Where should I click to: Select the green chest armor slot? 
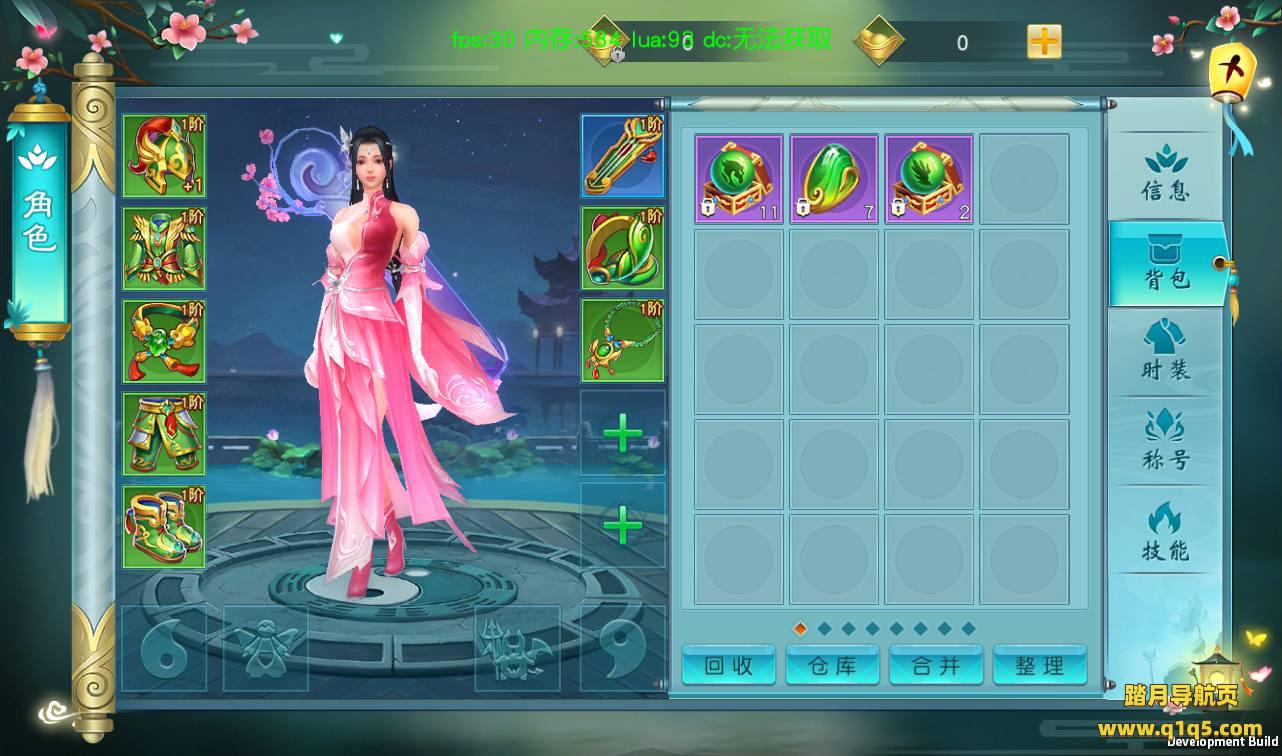click(x=164, y=249)
